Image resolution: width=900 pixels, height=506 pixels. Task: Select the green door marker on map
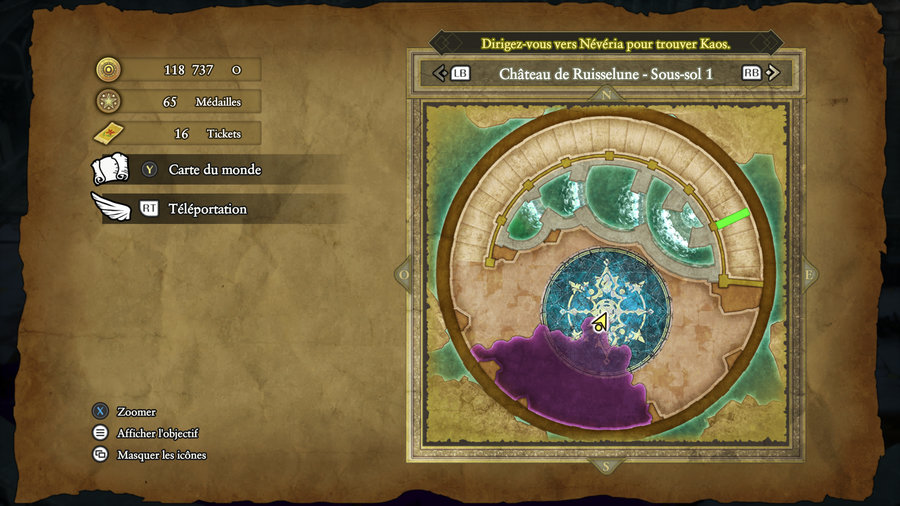click(733, 219)
